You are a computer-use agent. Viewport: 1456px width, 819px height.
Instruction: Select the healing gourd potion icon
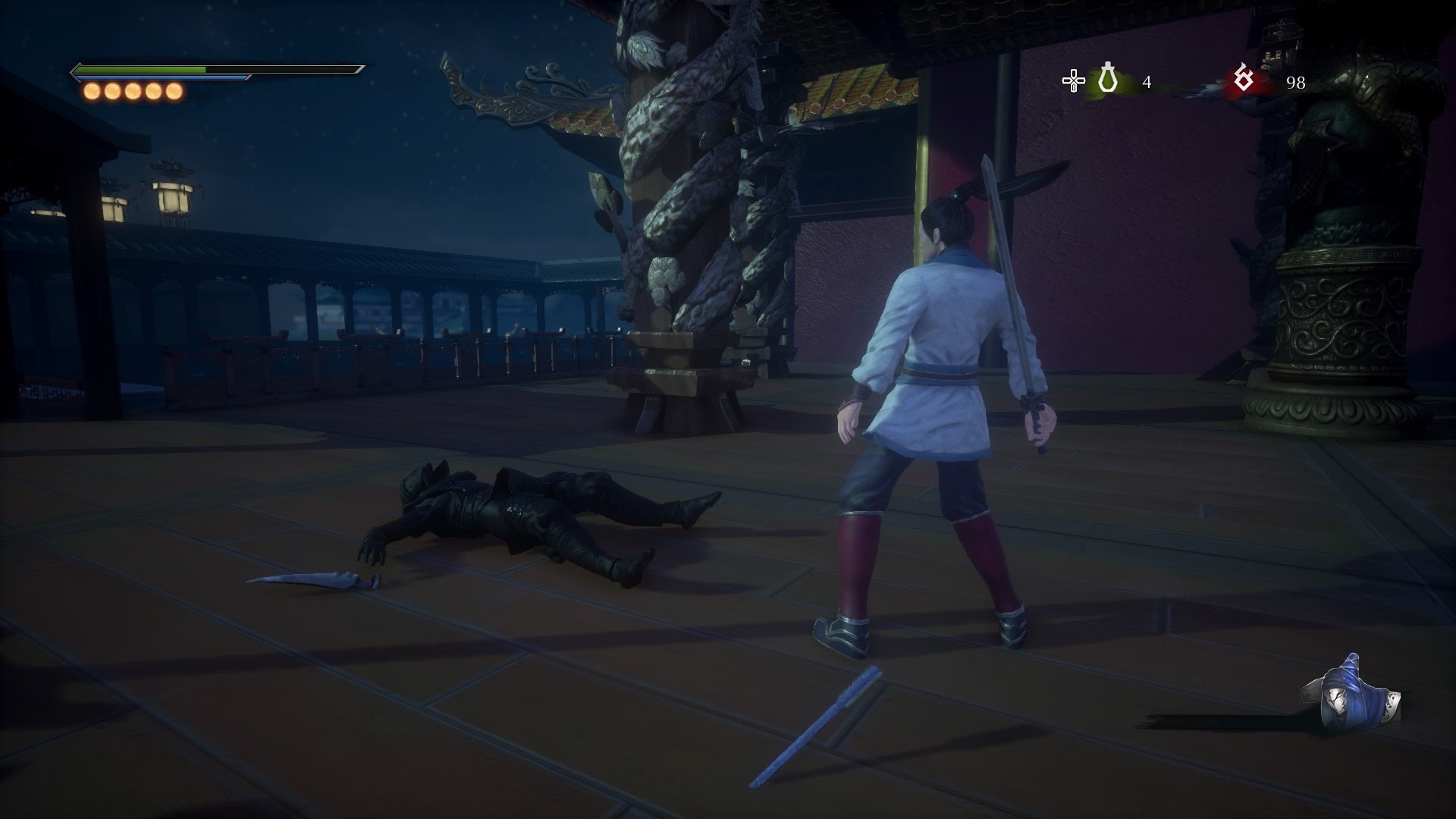tap(1108, 80)
